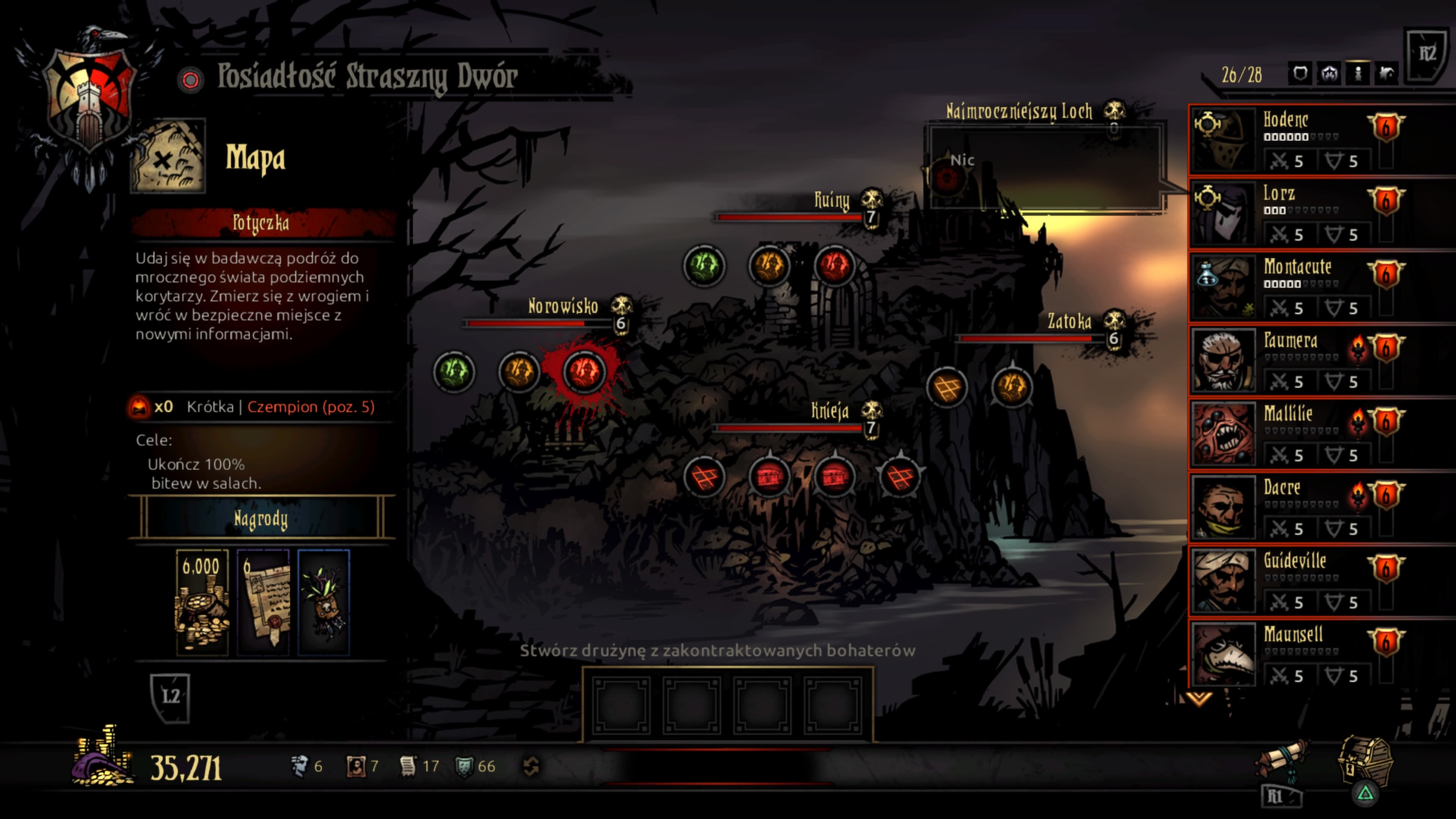Image resolution: width=1456 pixels, height=819 pixels.
Task: Inspect the 6,000 gold reward
Action: coord(202,602)
